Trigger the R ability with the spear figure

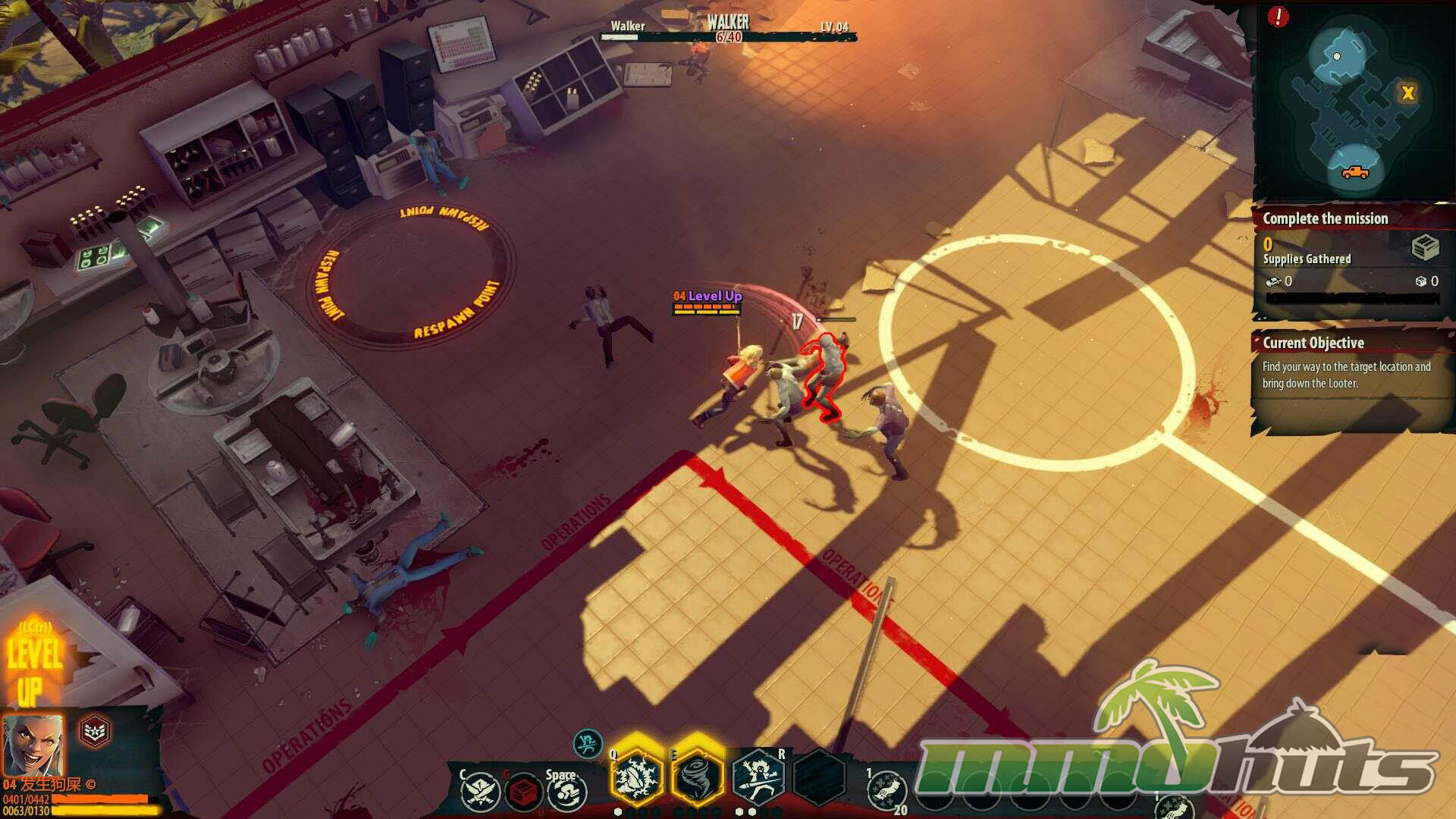(758, 778)
